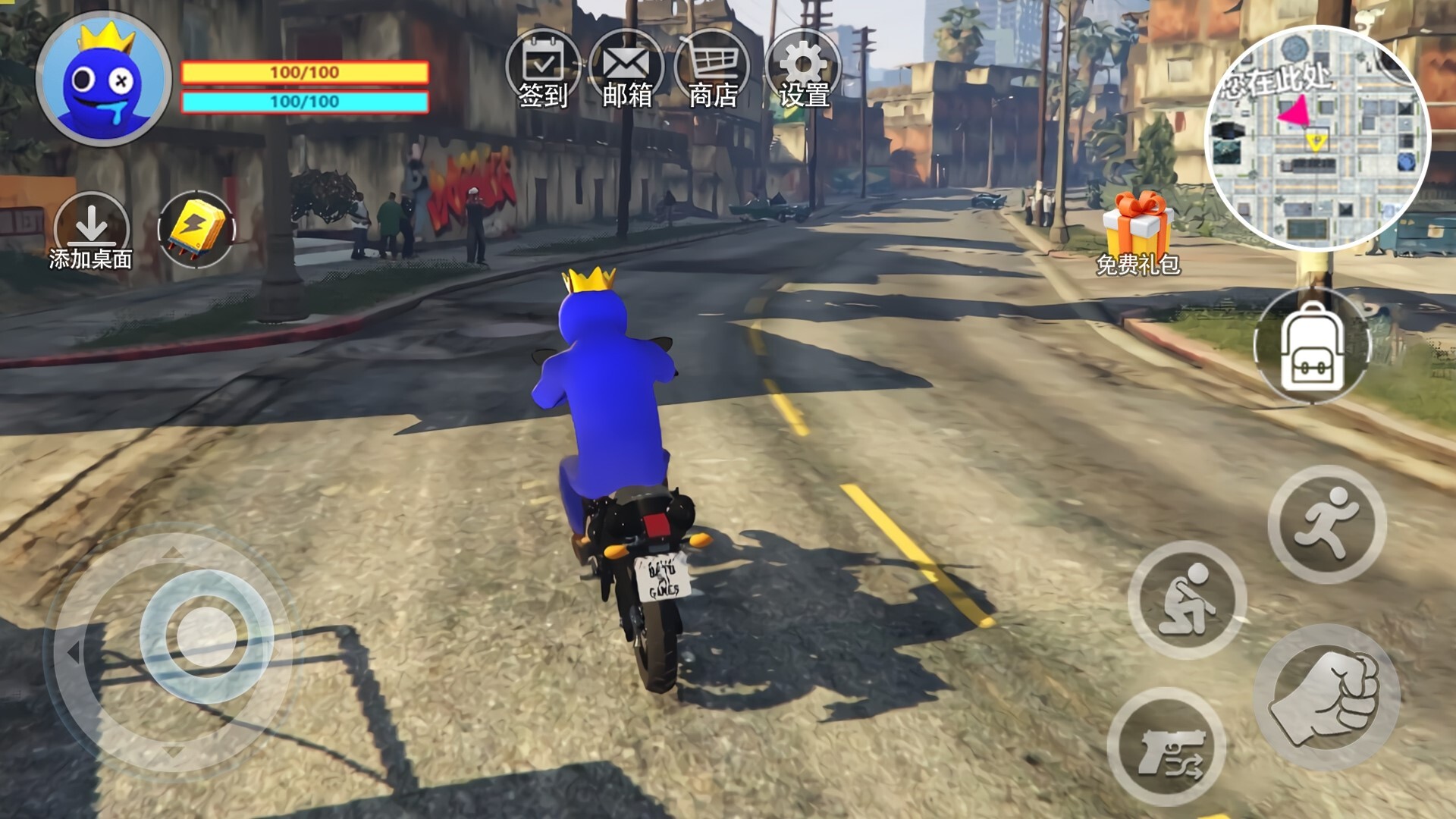Claim the 免费礼包 free gift box
Screen dimensions: 1456x819
coord(1137,231)
